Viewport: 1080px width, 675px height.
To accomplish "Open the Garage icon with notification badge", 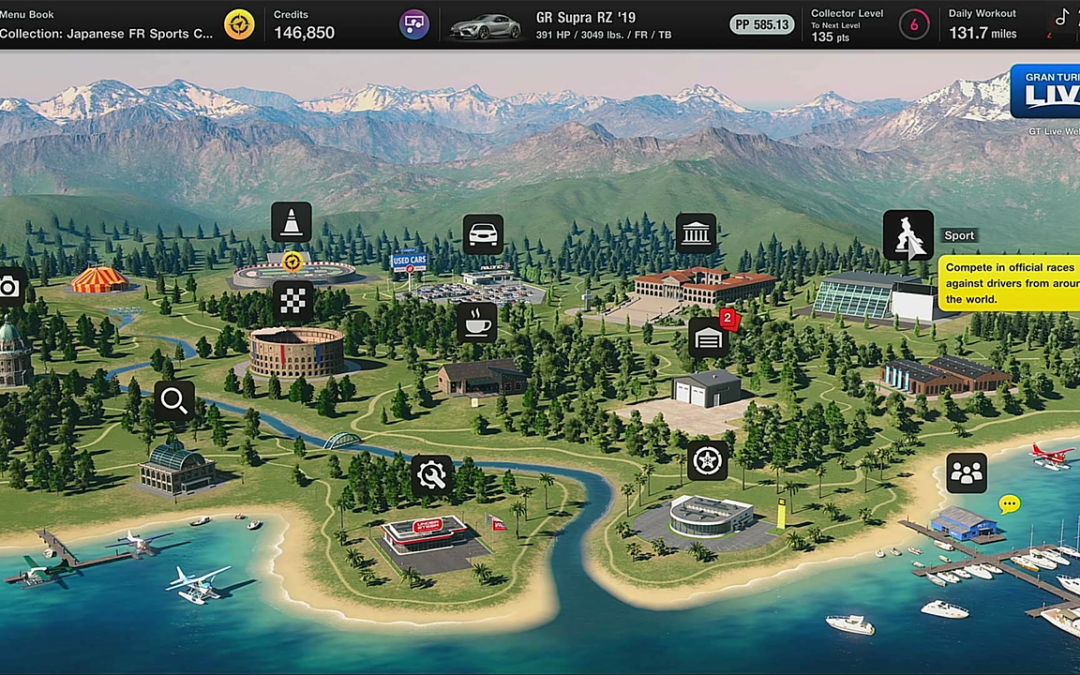I will click(709, 338).
